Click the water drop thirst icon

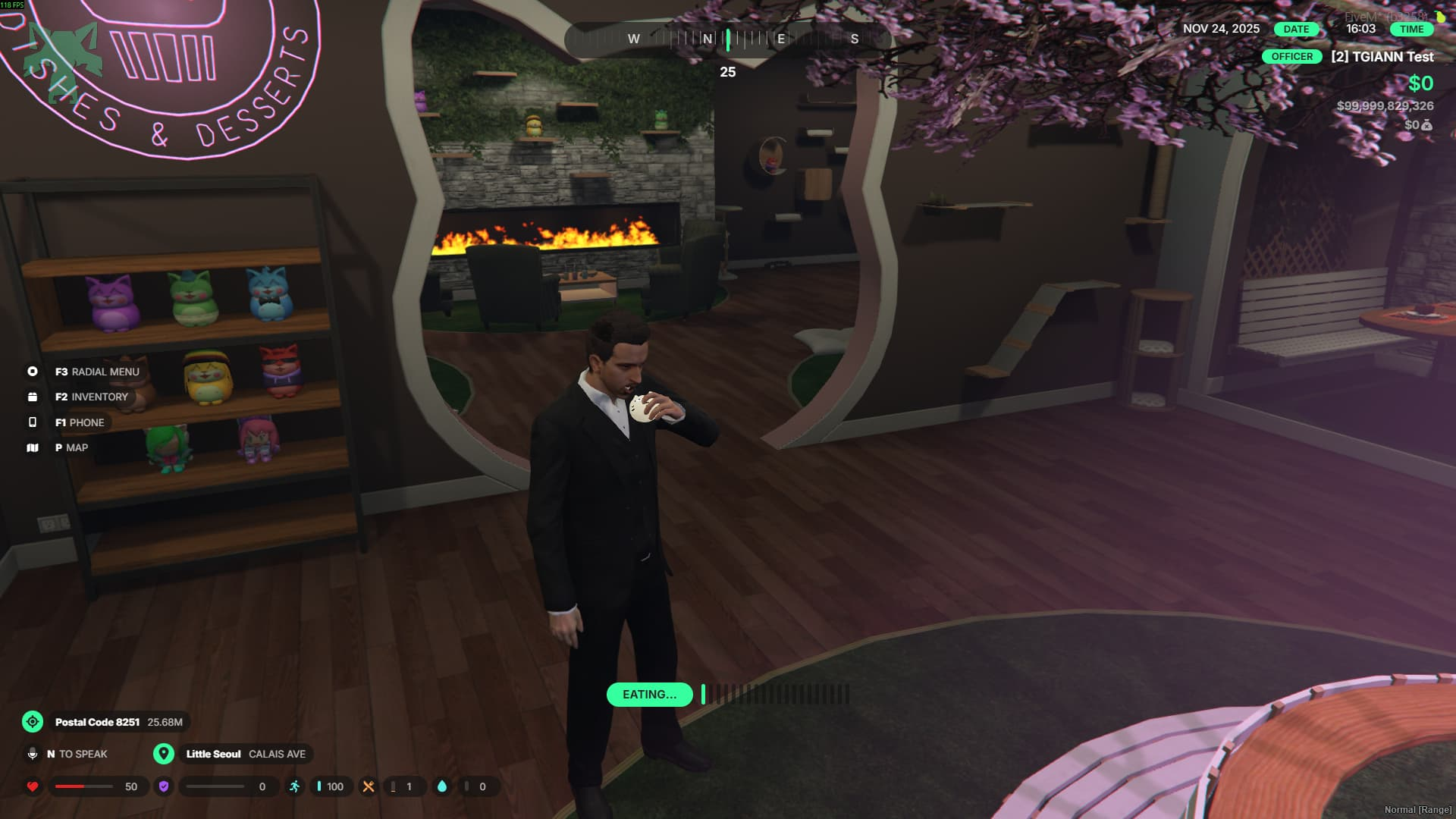click(442, 786)
